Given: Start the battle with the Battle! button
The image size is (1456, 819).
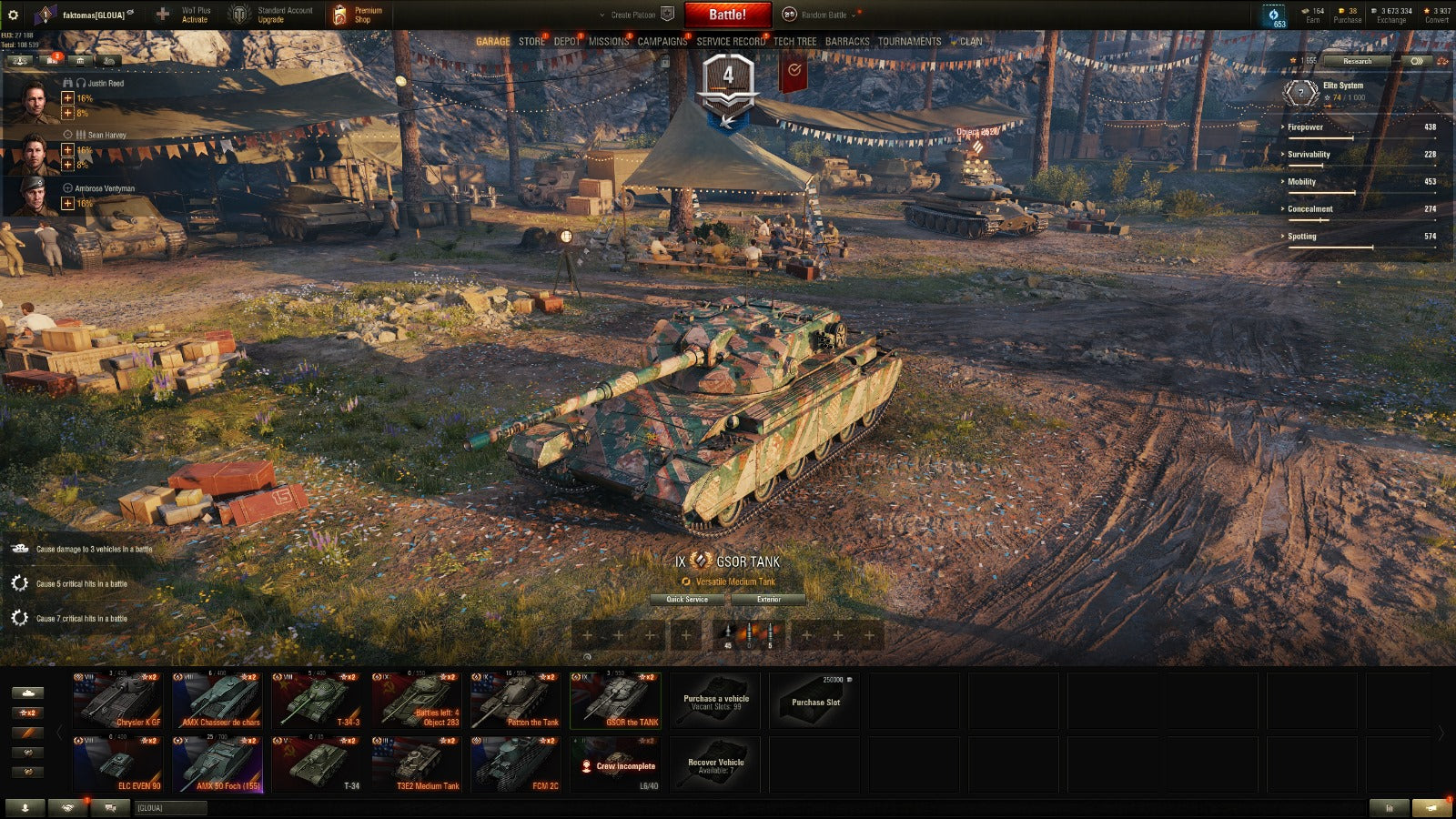Looking at the screenshot, I should [727, 15].
